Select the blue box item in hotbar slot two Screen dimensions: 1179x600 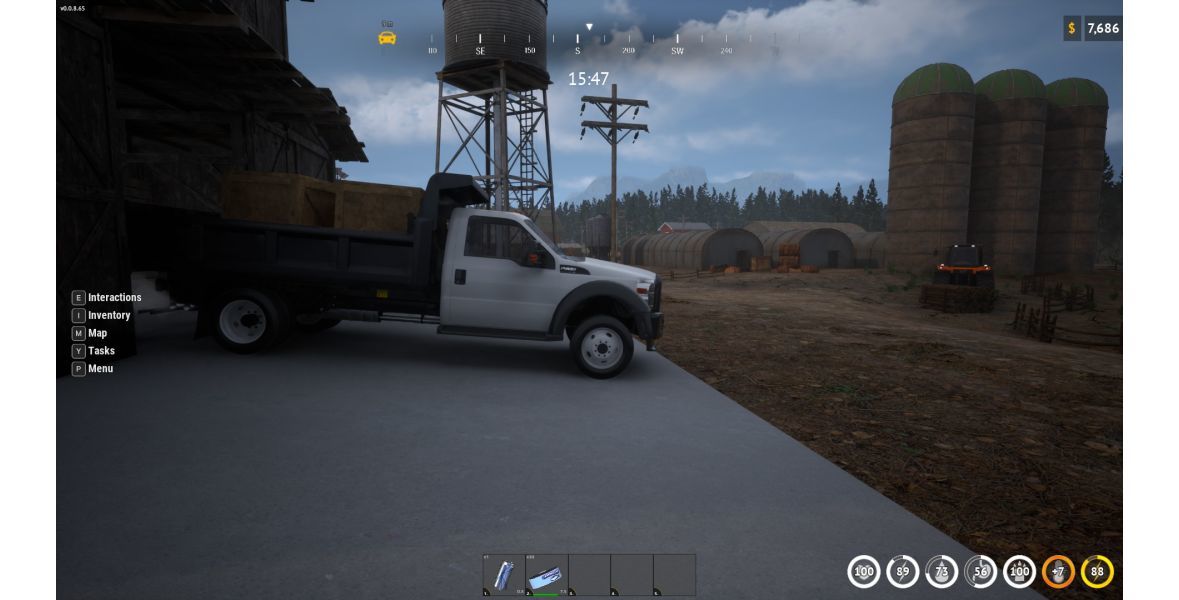coord(547,575)
